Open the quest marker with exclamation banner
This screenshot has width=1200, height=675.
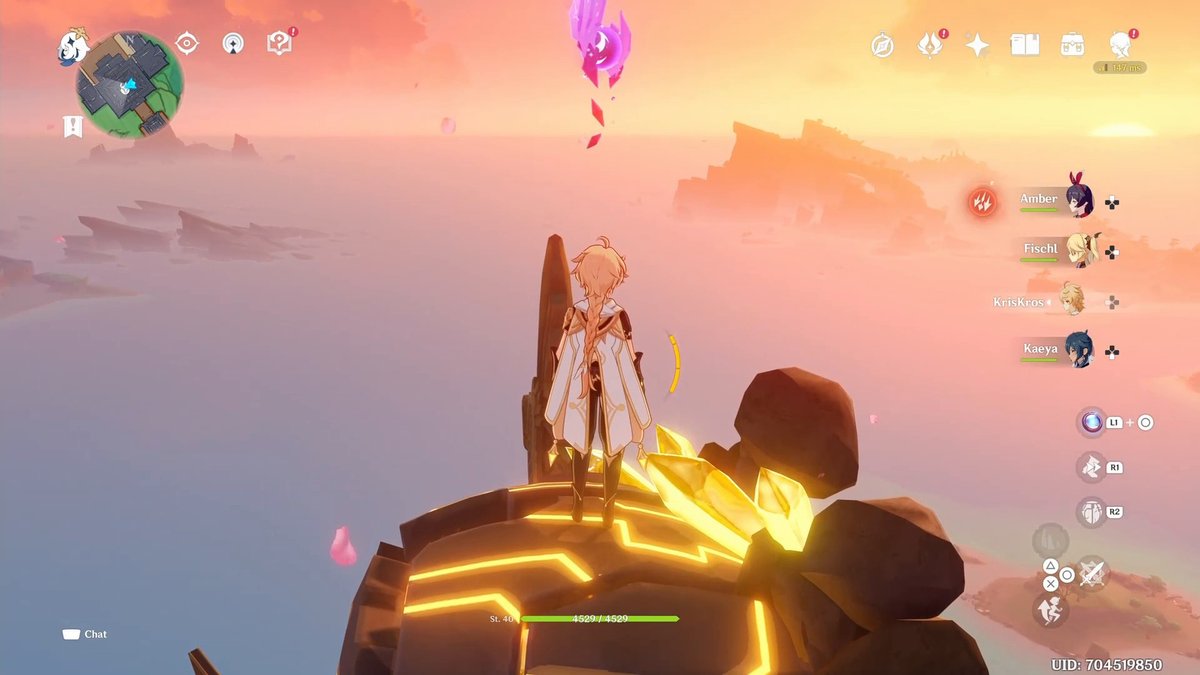[72, 126]
